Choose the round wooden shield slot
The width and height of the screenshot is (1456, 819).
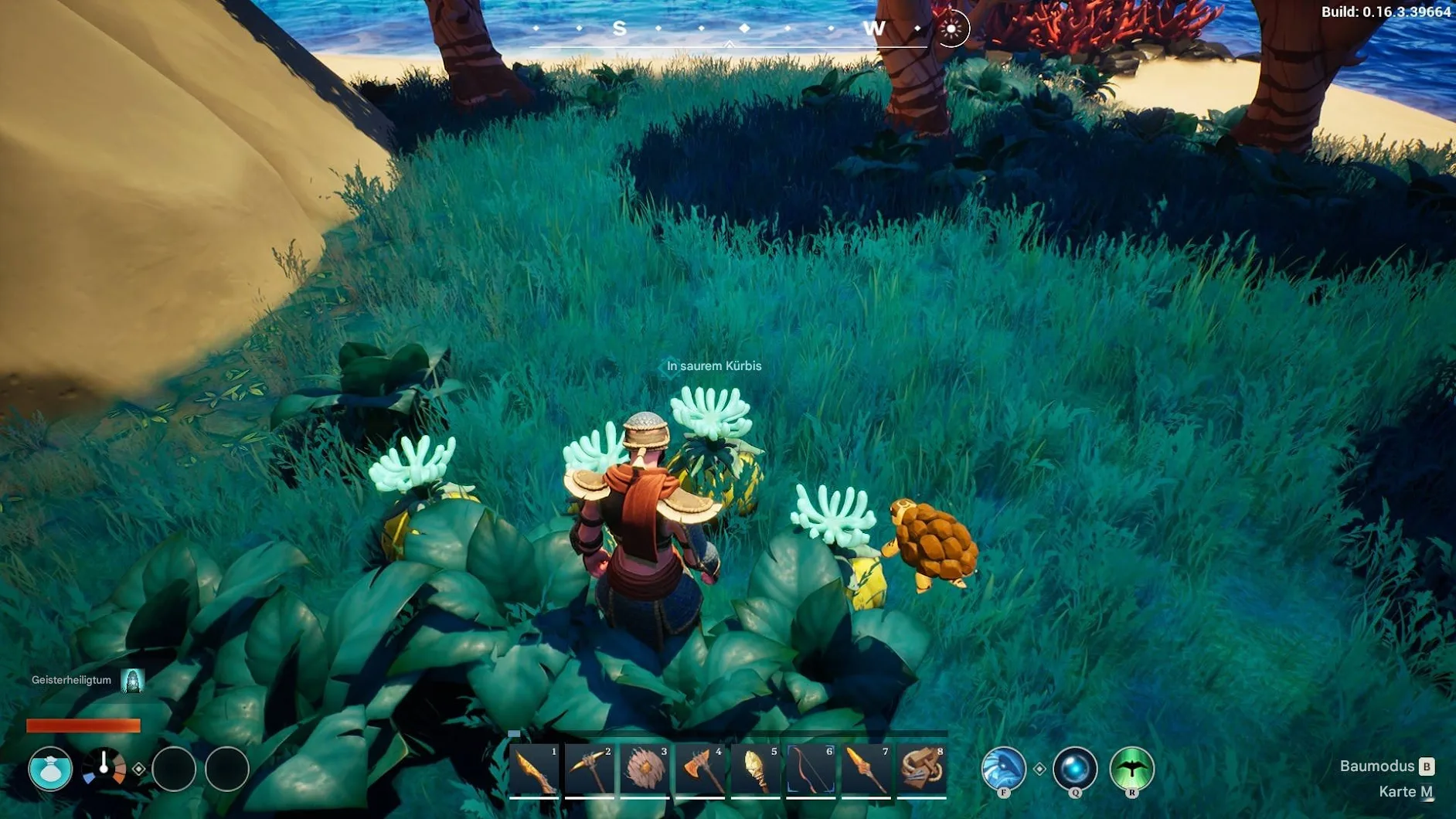click(x=645, y=770)
